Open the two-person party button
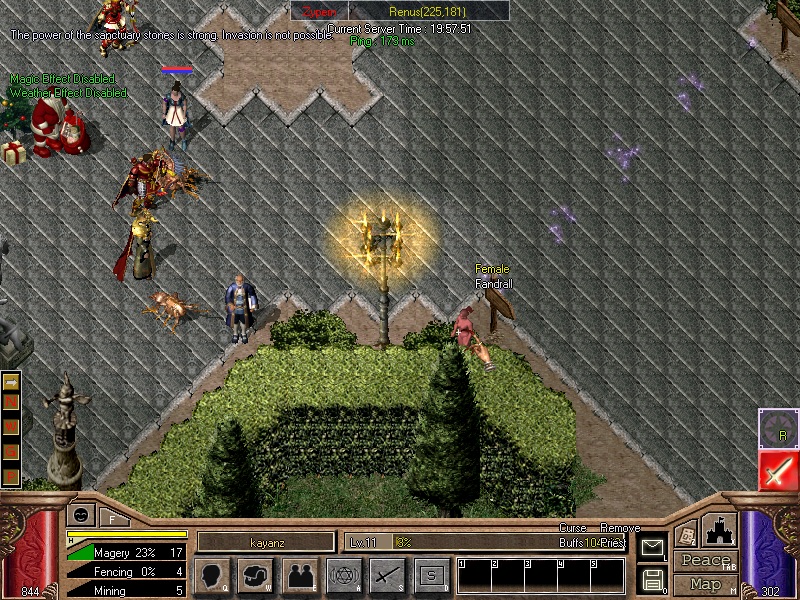This screenshot has width=800, height=600. 300,576
